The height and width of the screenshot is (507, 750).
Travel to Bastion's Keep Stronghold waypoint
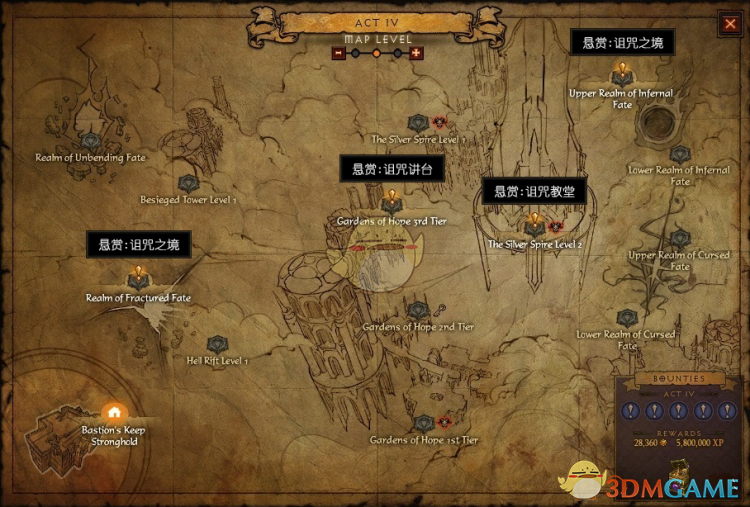(114, 412)
